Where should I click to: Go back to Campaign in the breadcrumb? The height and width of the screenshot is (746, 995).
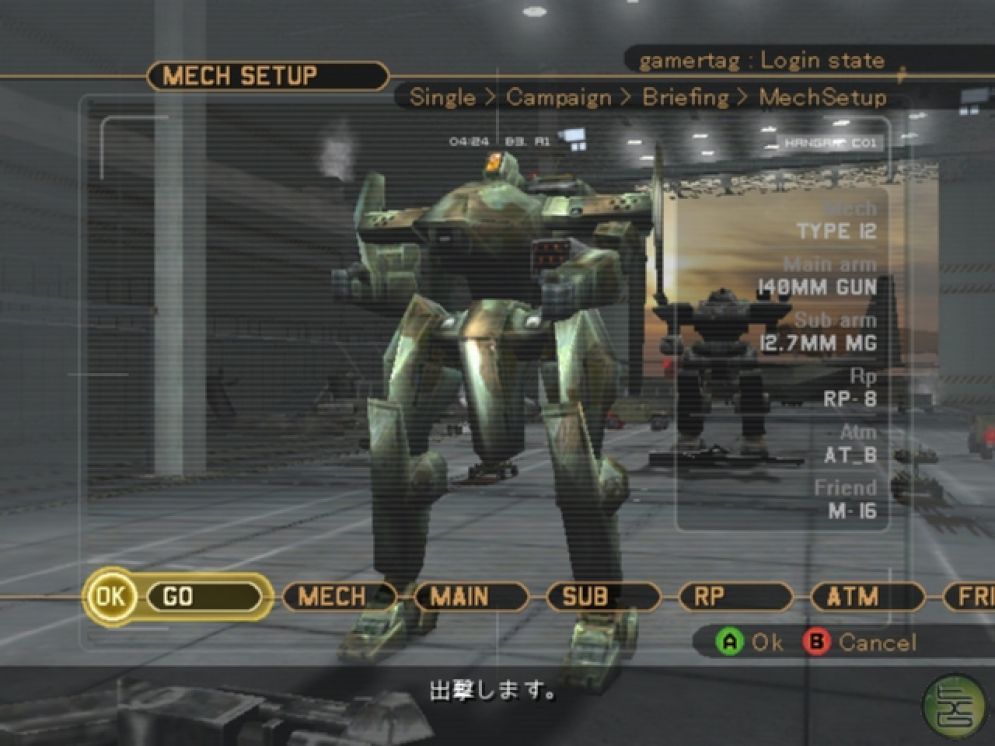pyautogui.click(x=558, y=98)
